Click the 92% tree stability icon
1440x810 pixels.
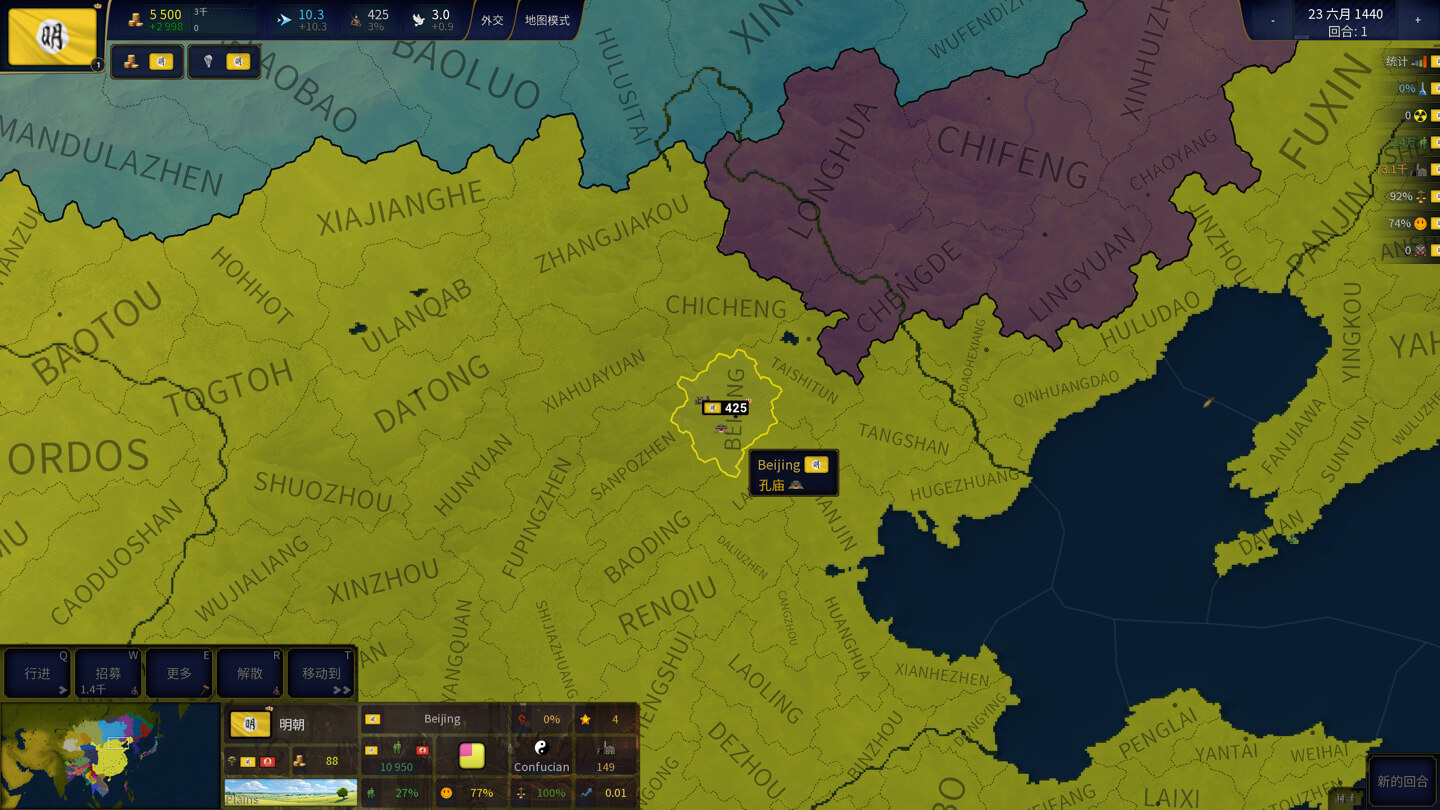coord(1423,196)
